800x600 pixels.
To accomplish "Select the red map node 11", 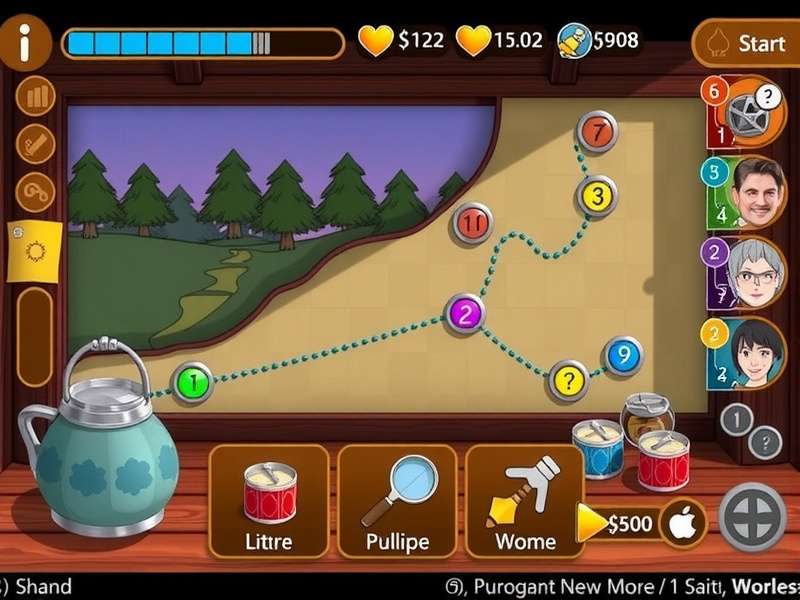I will coord(473,223).
